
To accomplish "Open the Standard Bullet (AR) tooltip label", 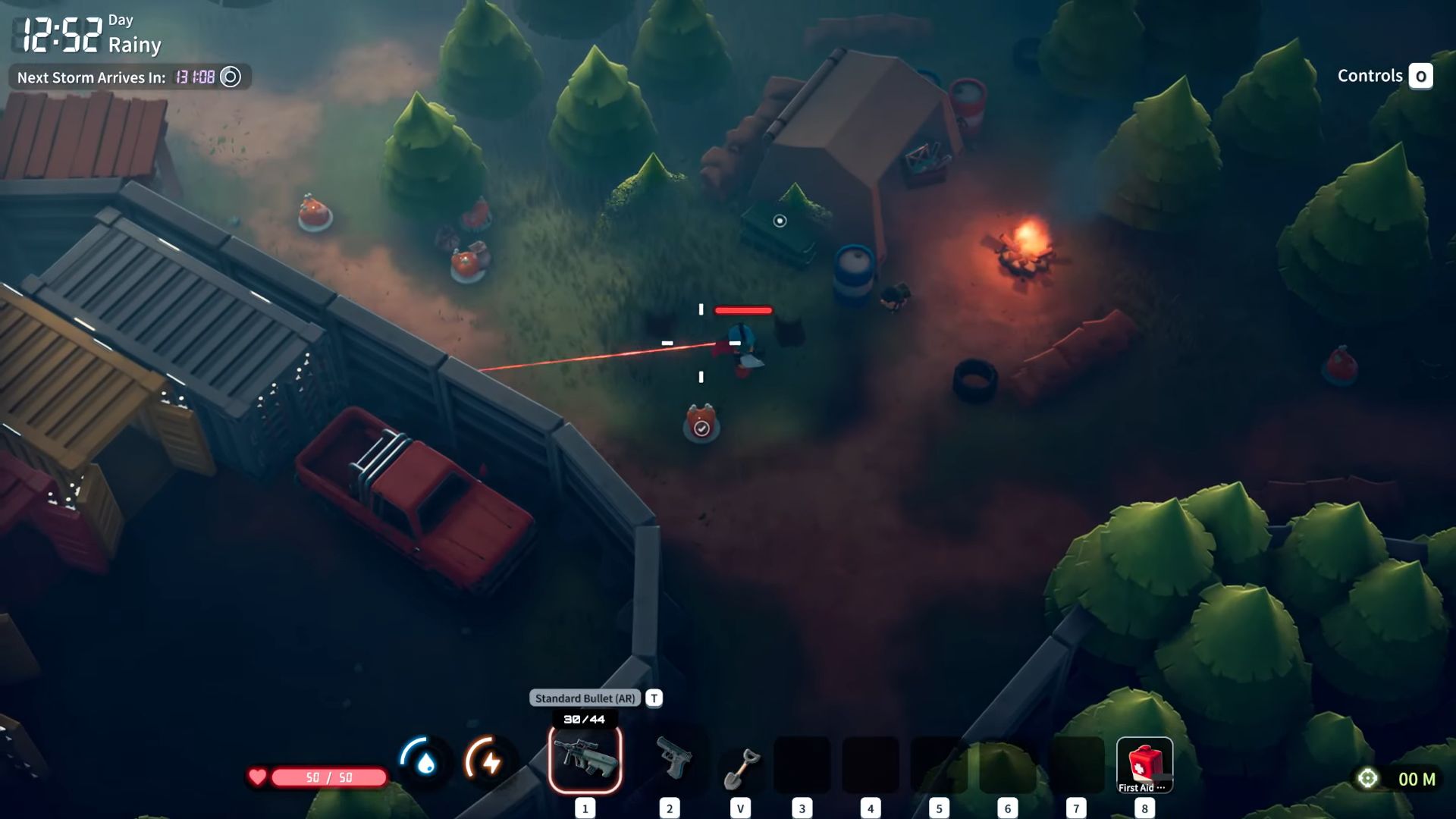I will (584, 697).
